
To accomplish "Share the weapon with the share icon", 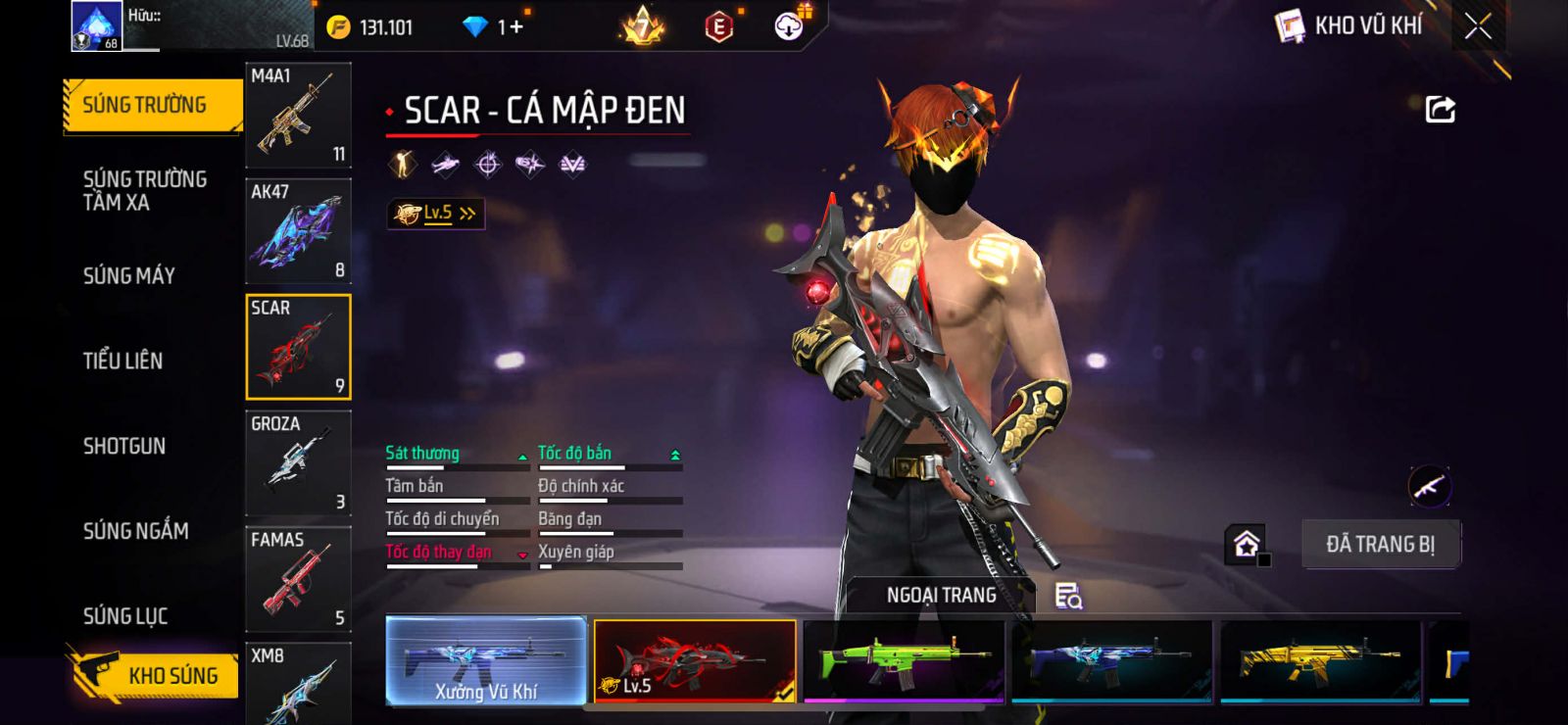I will point(1440,109).
